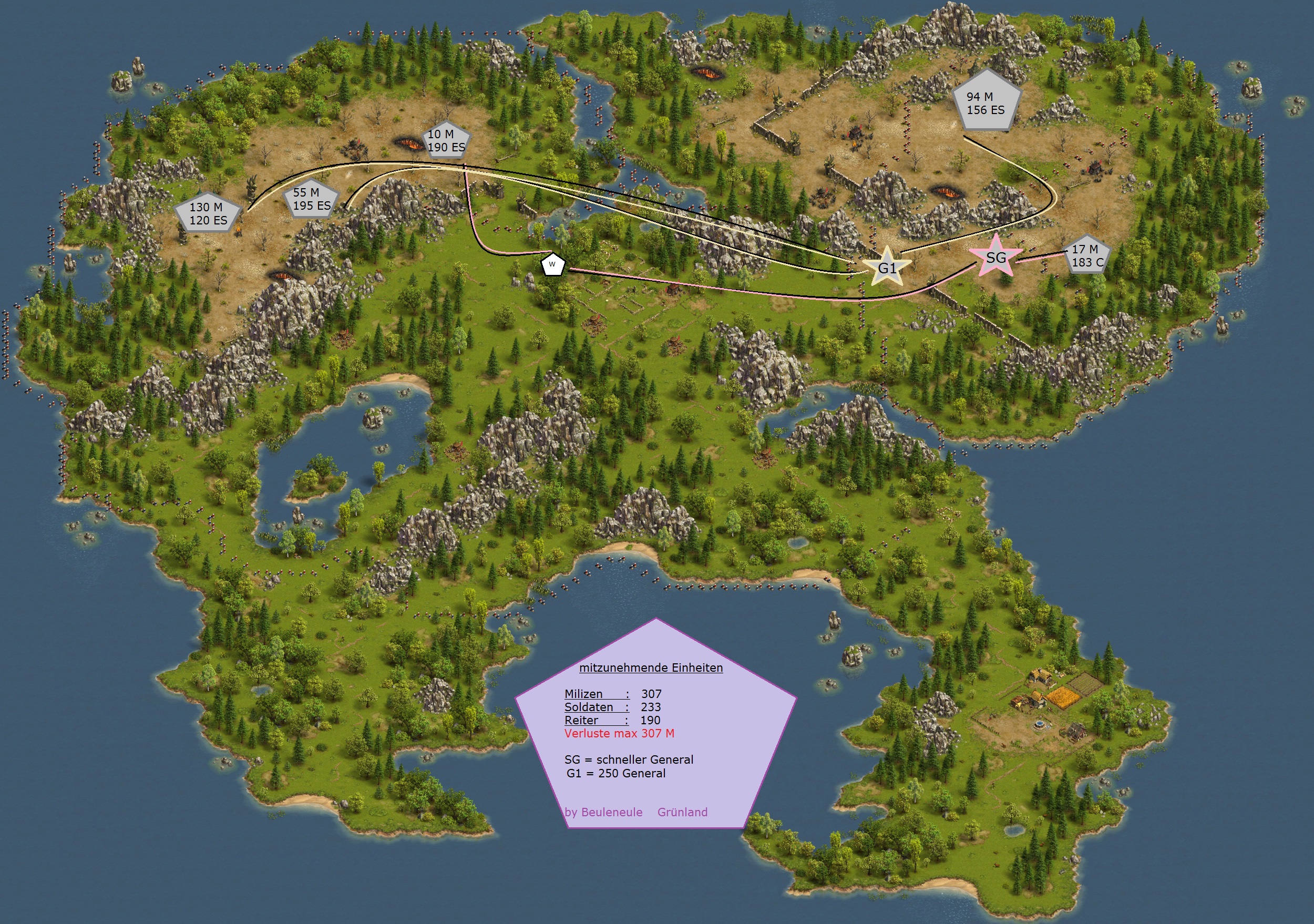Click the white W pentagon marker
Viewport: 1314px width, 924px height.
click(552, 264)
